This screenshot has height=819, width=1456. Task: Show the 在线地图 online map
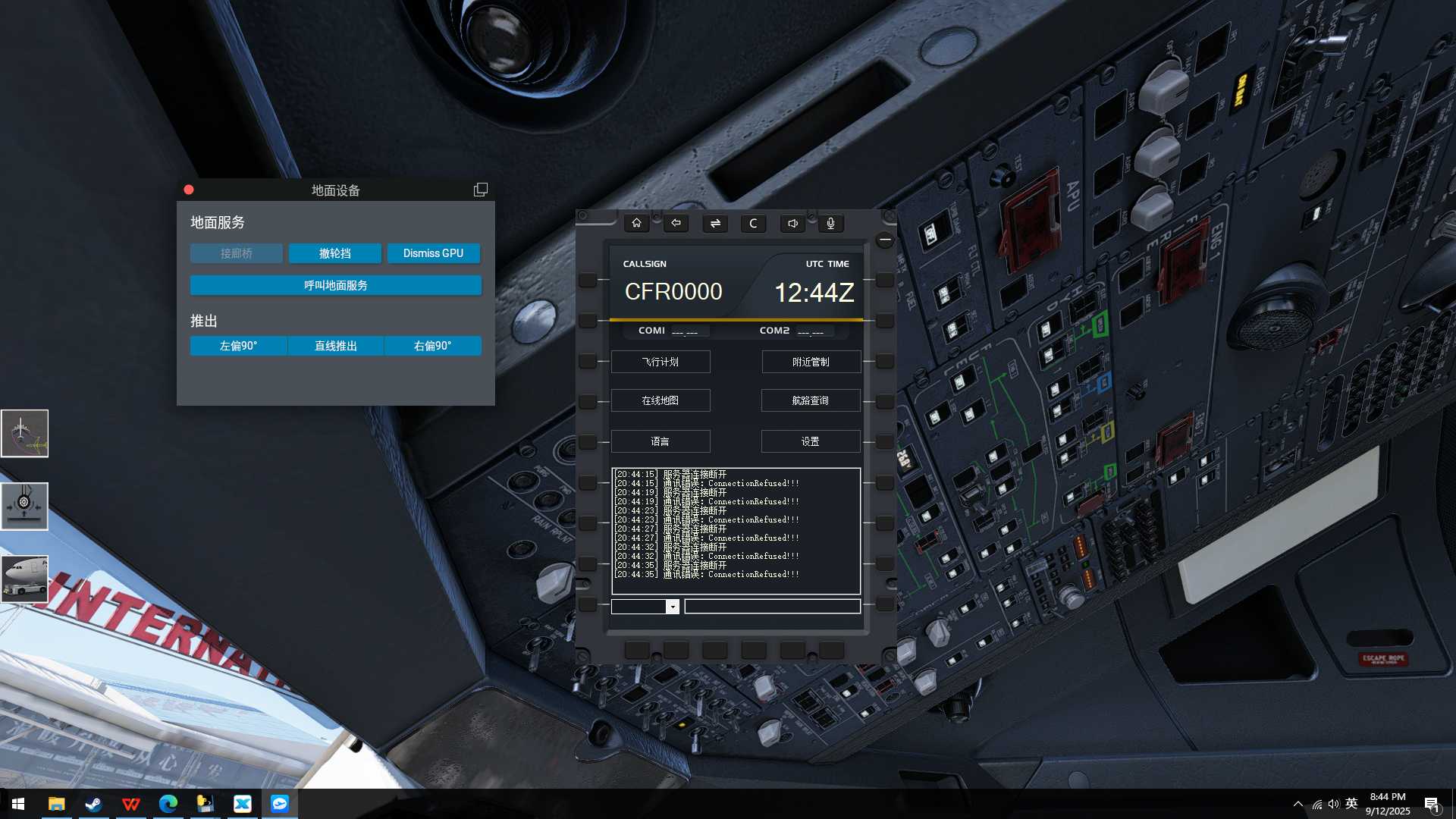tap(661, 400)
